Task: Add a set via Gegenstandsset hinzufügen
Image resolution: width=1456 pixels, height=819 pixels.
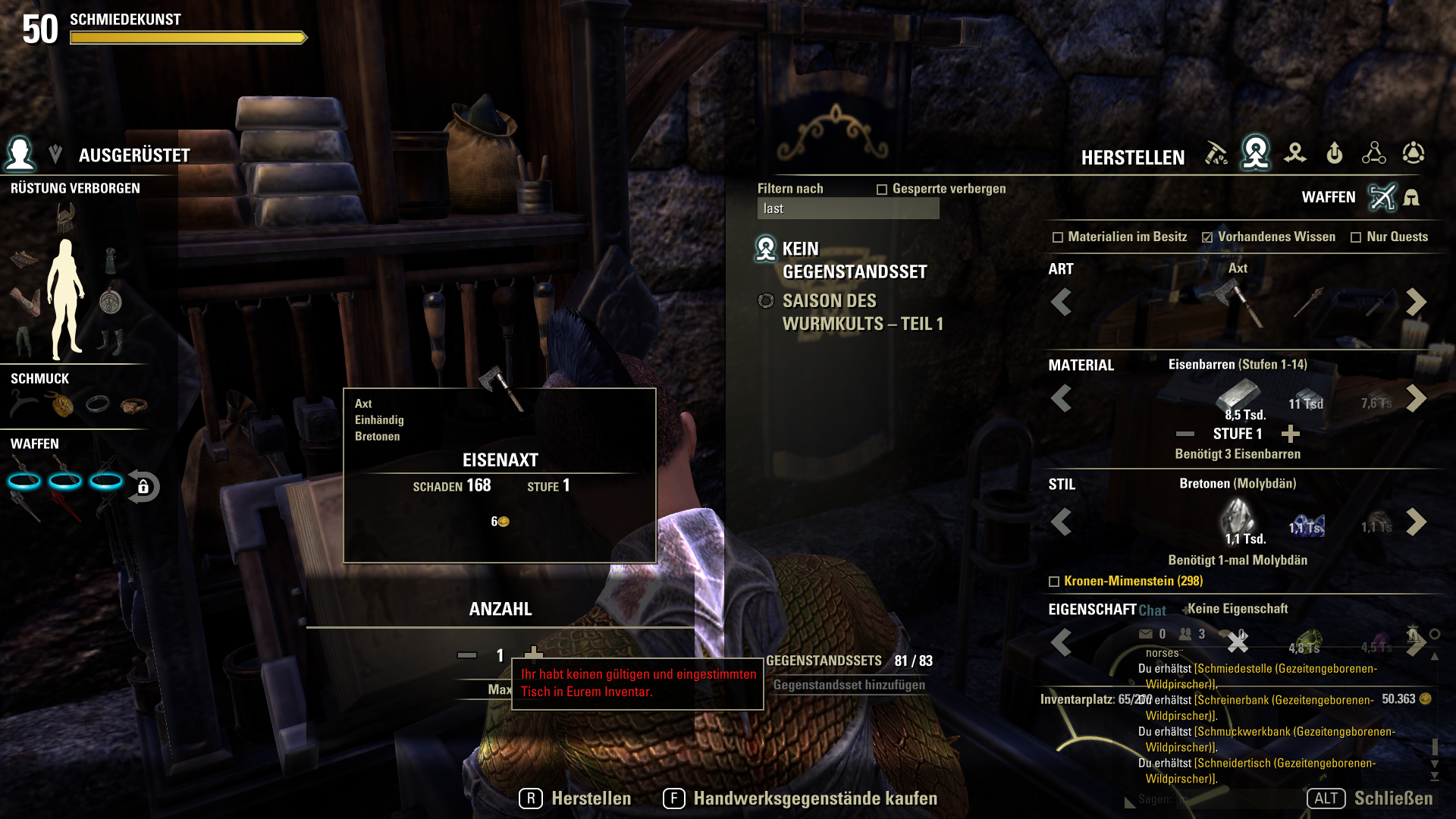Action: (x=849, y=685)
